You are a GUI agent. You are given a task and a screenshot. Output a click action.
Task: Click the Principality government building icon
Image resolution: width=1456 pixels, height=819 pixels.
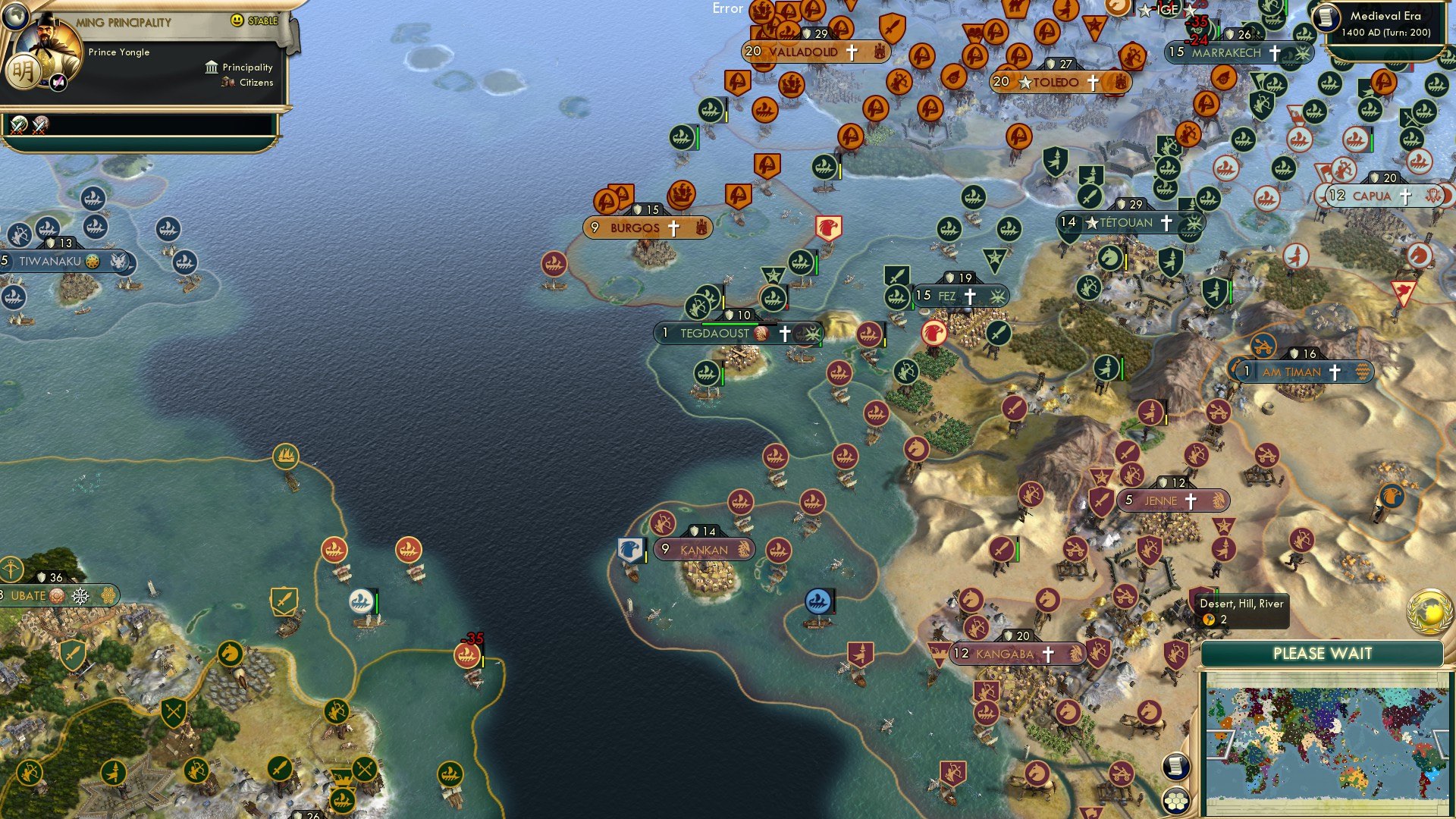coord(212,67)
